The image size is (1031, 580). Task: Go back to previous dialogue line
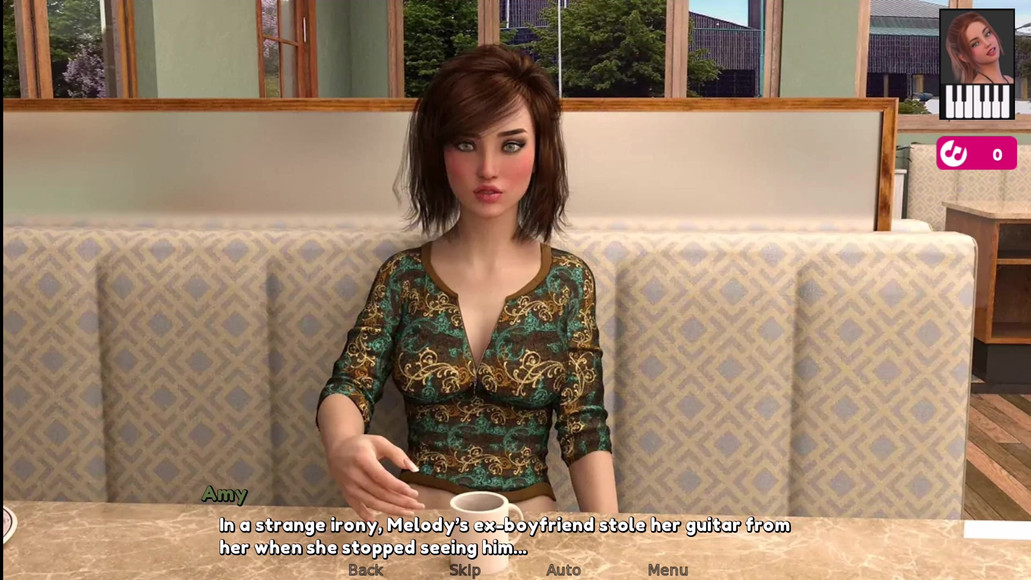pos(365,570)
